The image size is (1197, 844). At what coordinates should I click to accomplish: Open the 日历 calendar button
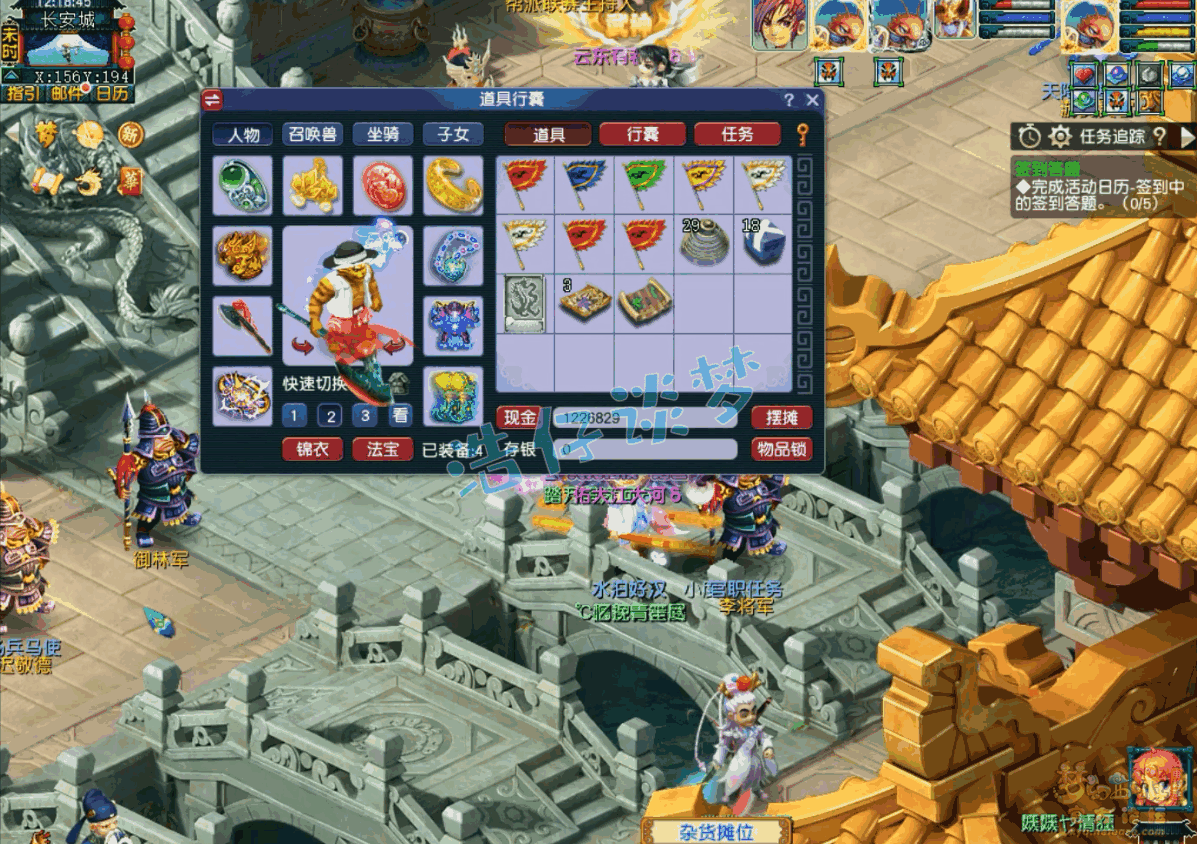coord(112,93)
